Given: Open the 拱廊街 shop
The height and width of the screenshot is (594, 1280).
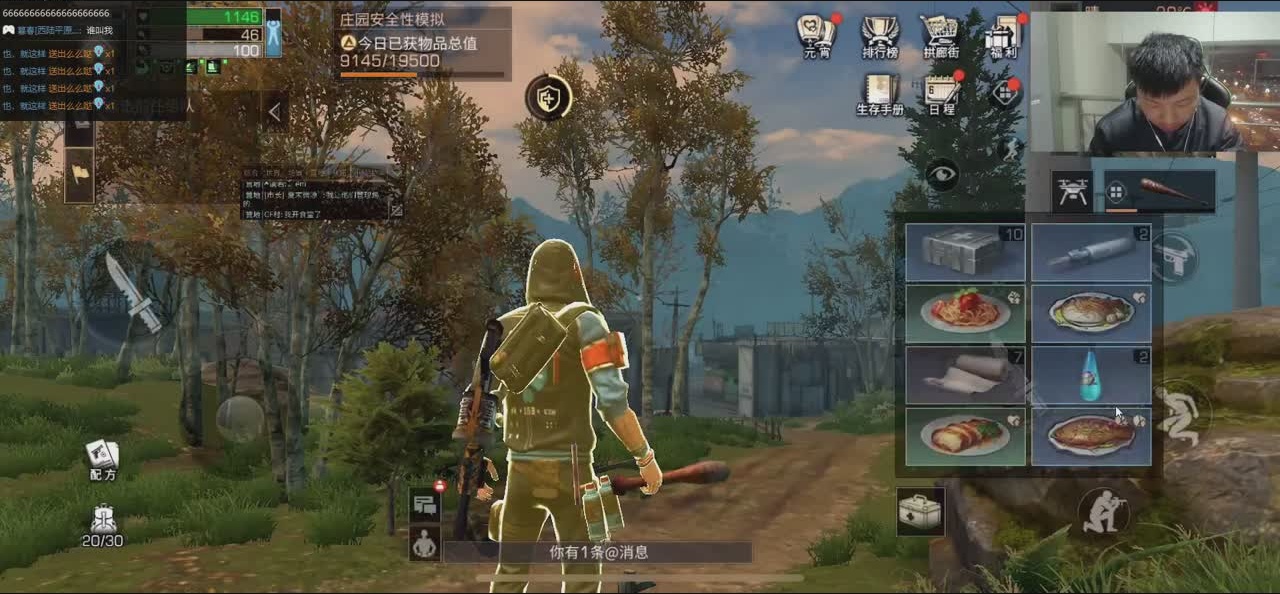Looking at the screenshot, I should [940, 36].
